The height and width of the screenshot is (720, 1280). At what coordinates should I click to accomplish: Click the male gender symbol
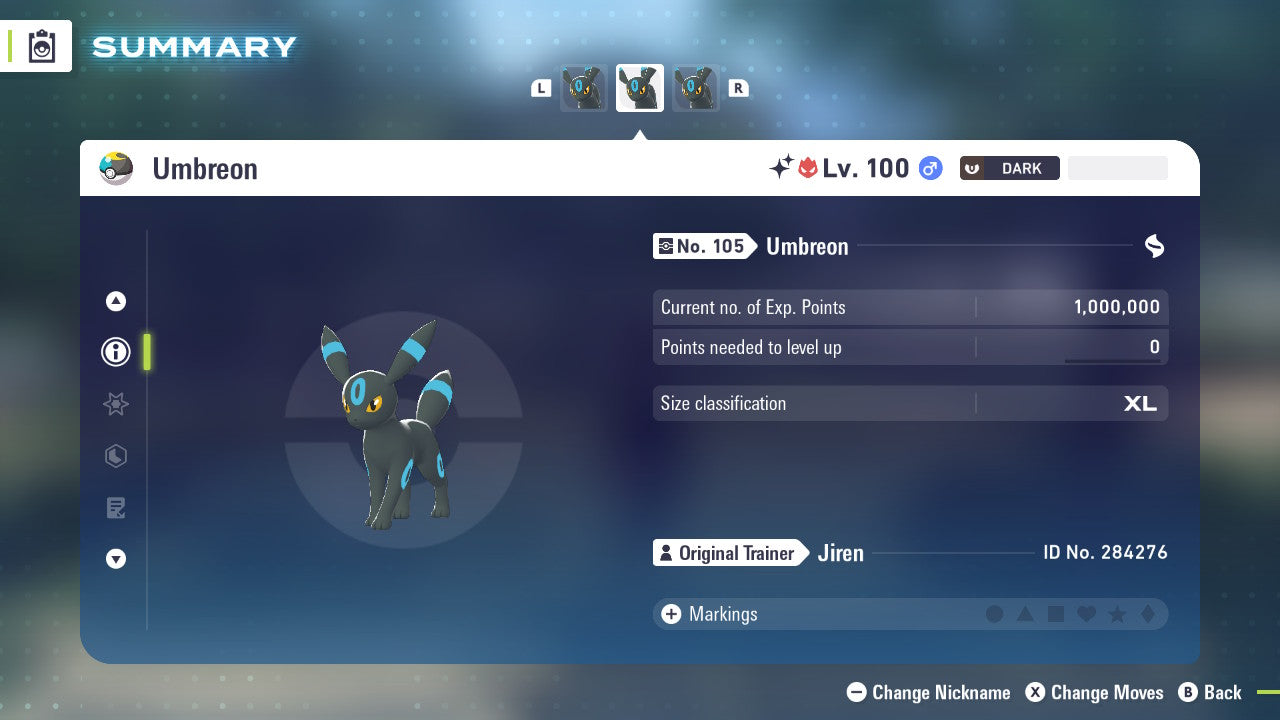[x=929, y=168]
